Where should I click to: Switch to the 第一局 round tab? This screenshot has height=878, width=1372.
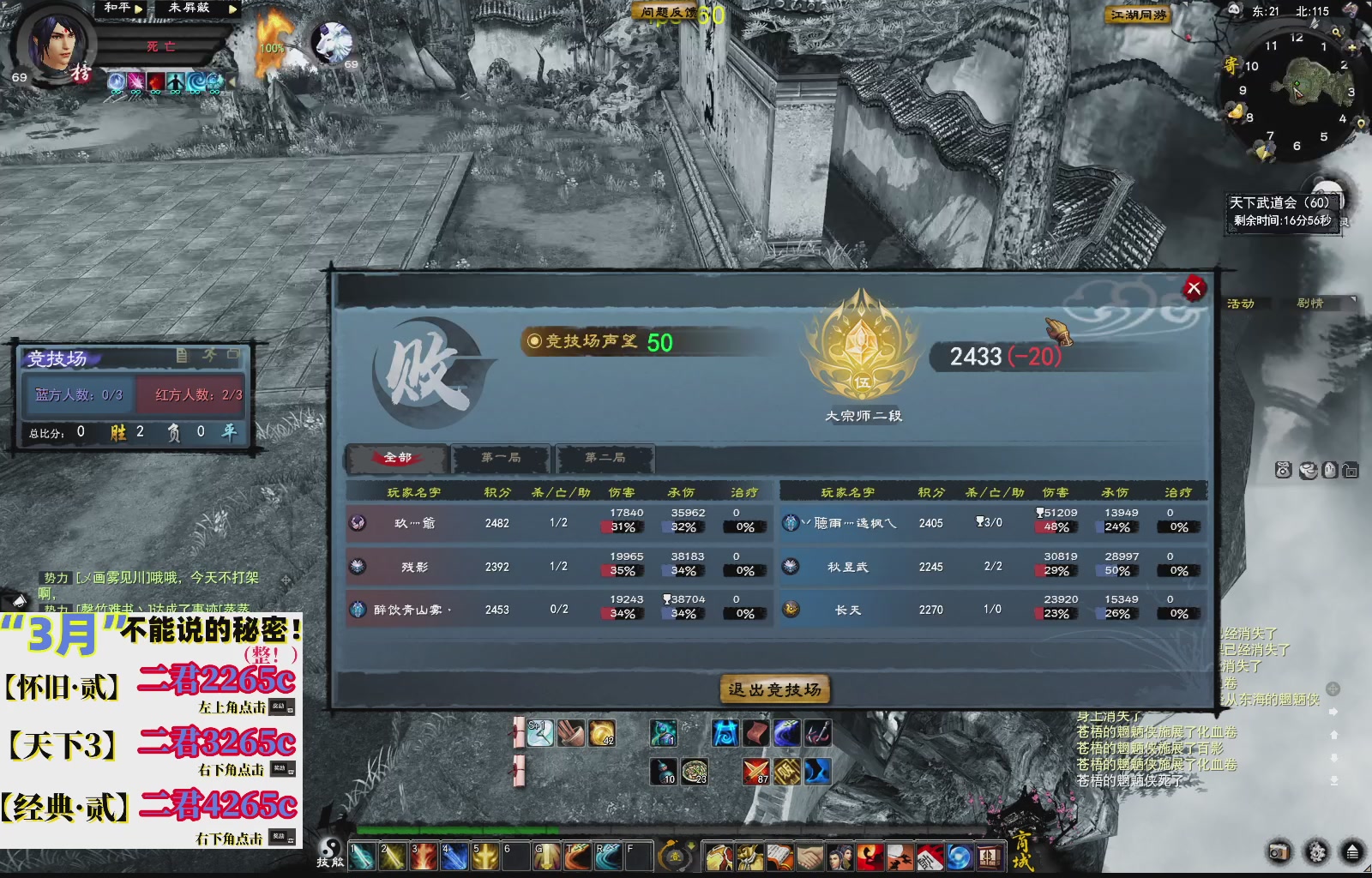click(x=502, y=459)
